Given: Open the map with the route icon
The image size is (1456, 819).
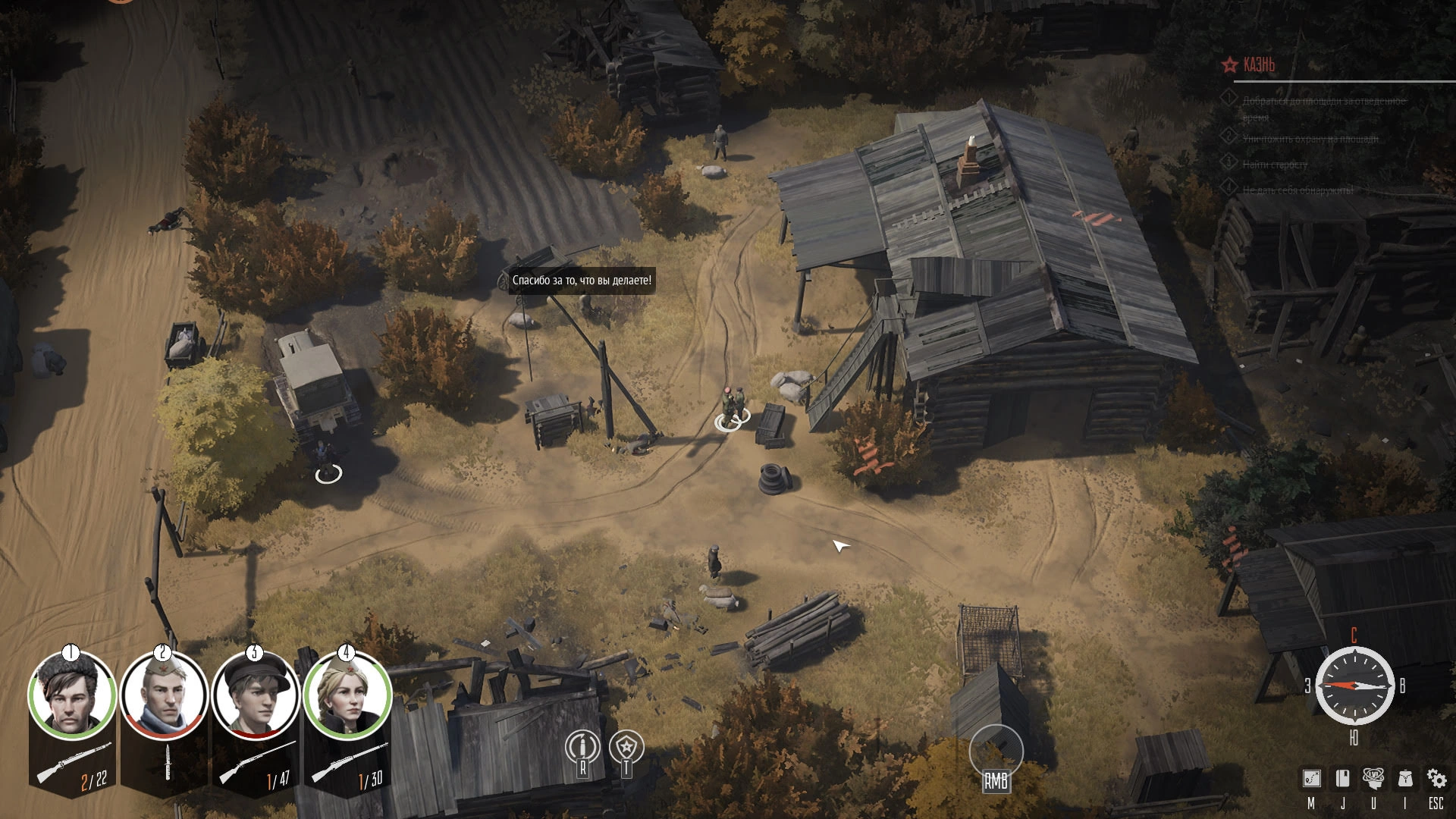Looking at the screenshot, I should coord(1311,779).
